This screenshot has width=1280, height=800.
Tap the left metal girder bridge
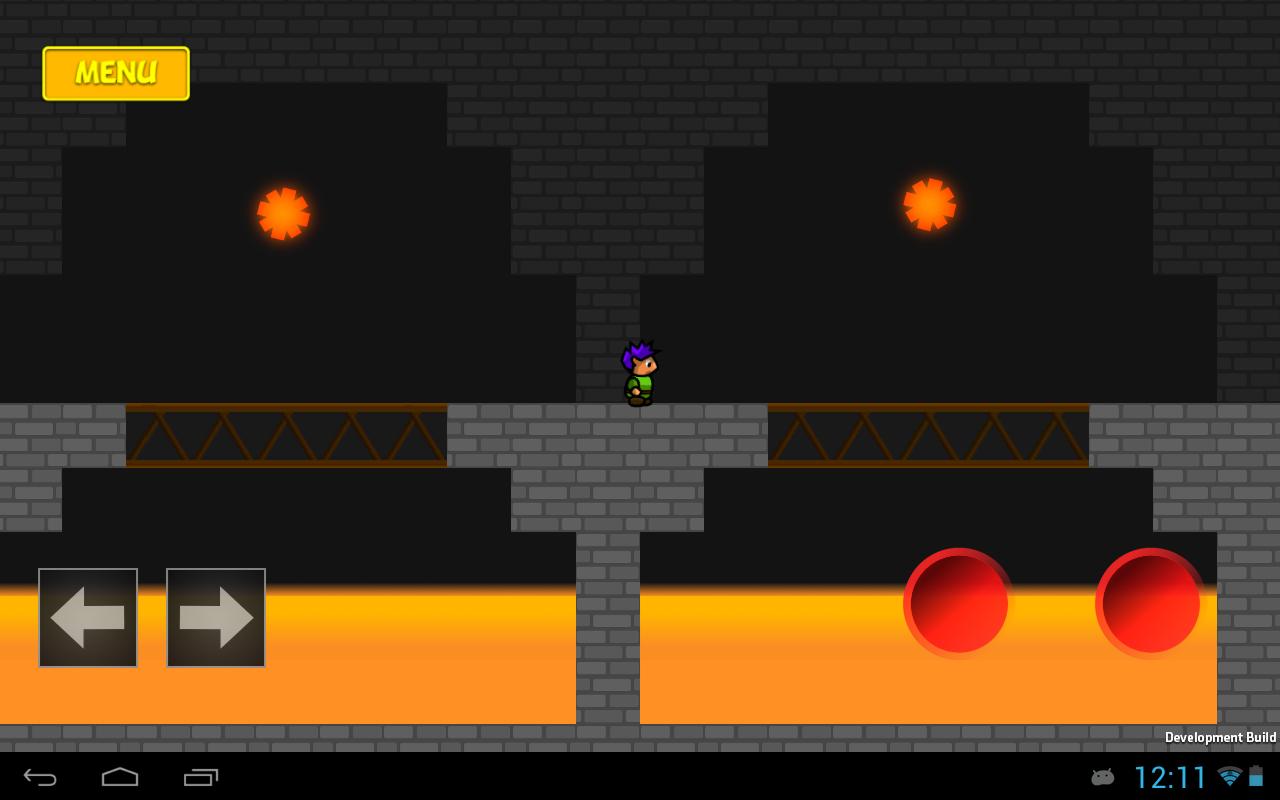pyautogui.click(x=285, y=435)
